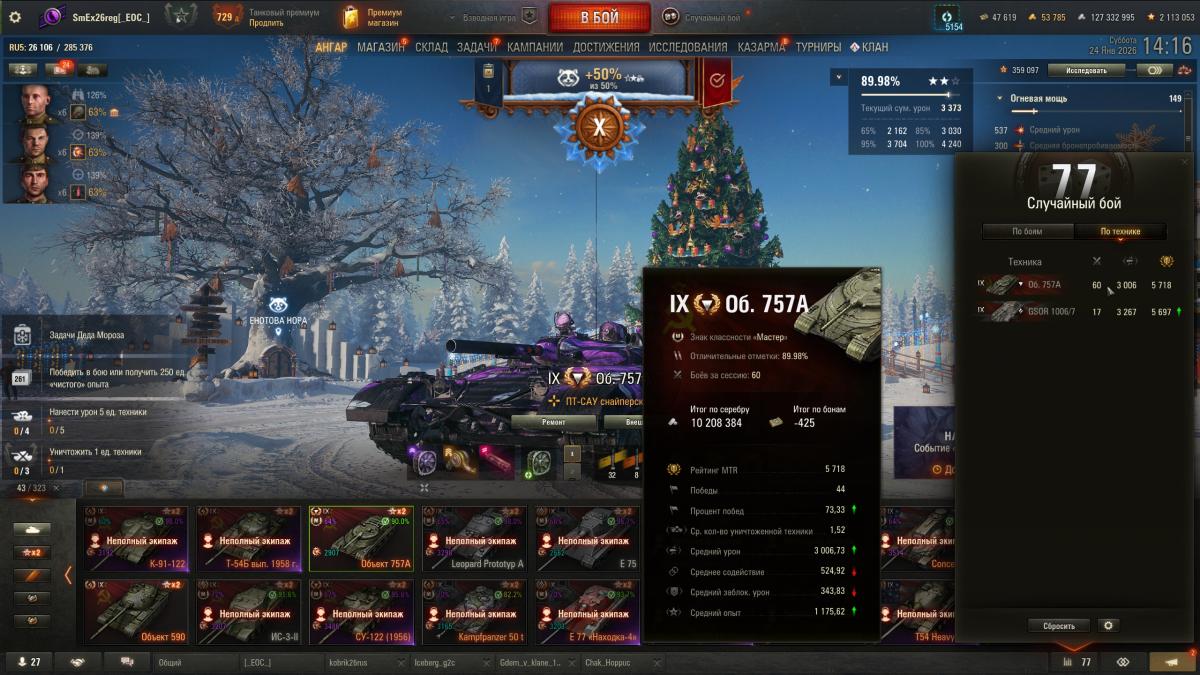
Task: Select the GSOR 1006/7 row in session list
Action: [x=1077, y=312]
